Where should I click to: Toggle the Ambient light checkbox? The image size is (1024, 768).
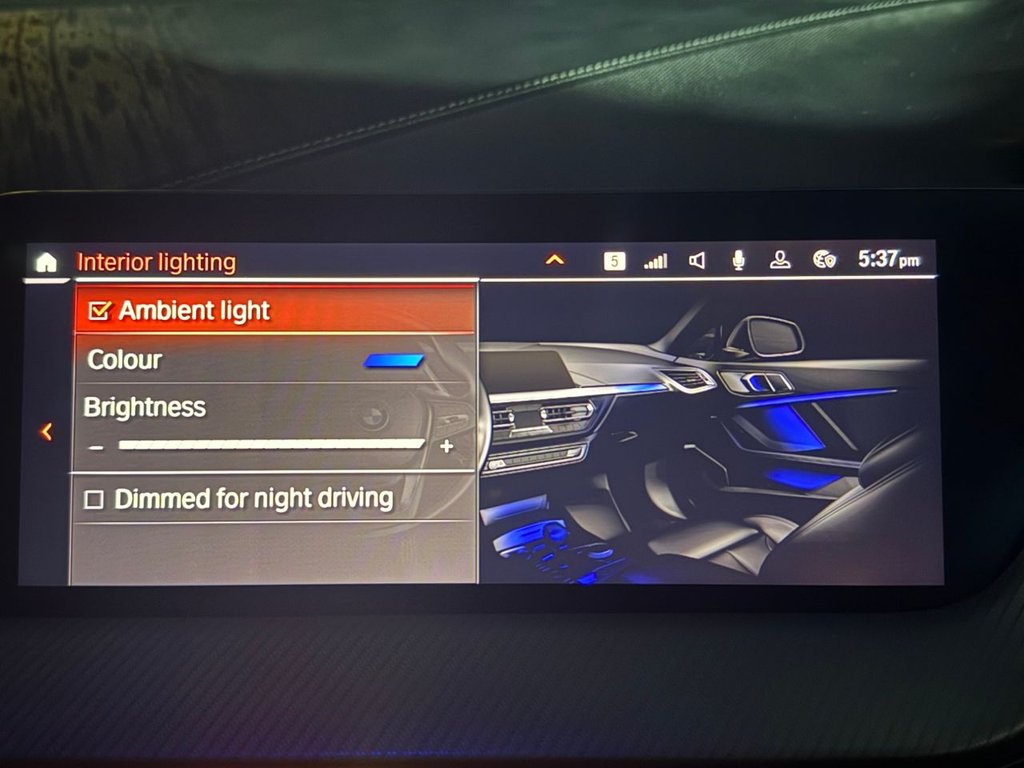pyautogui.click(x=99, y=312)
